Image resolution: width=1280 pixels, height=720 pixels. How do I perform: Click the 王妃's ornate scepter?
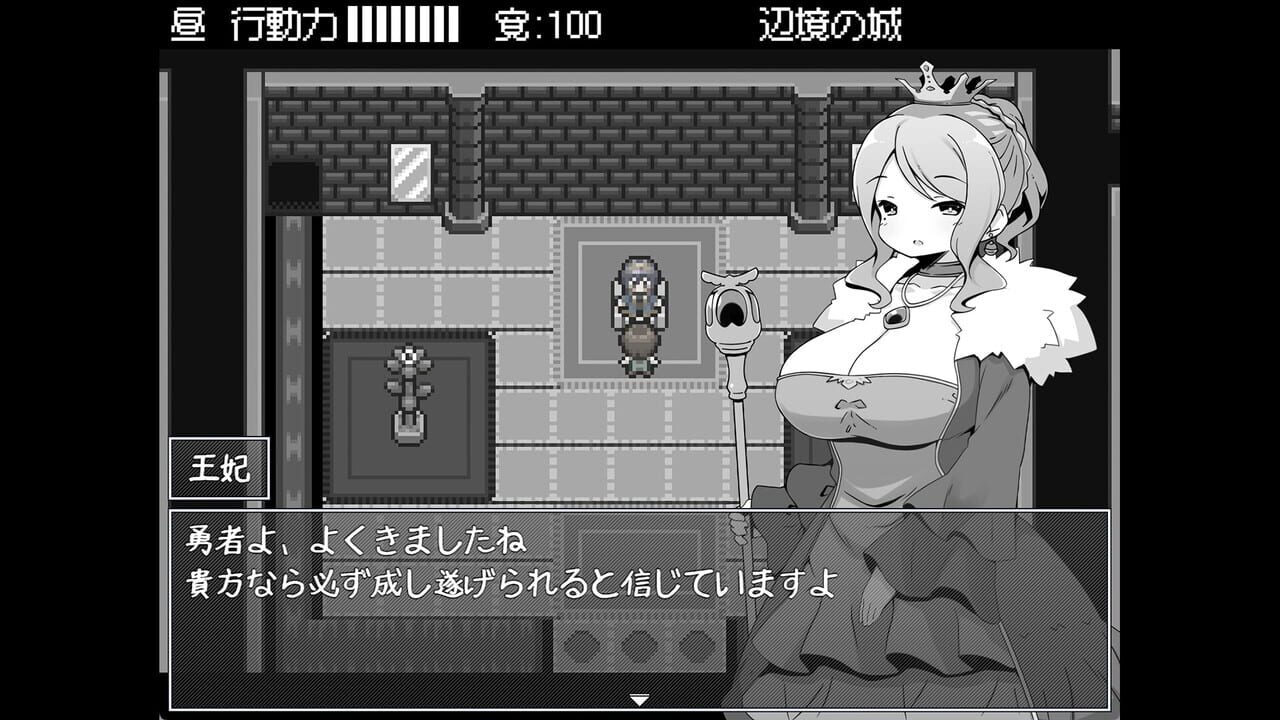point(735,310)
